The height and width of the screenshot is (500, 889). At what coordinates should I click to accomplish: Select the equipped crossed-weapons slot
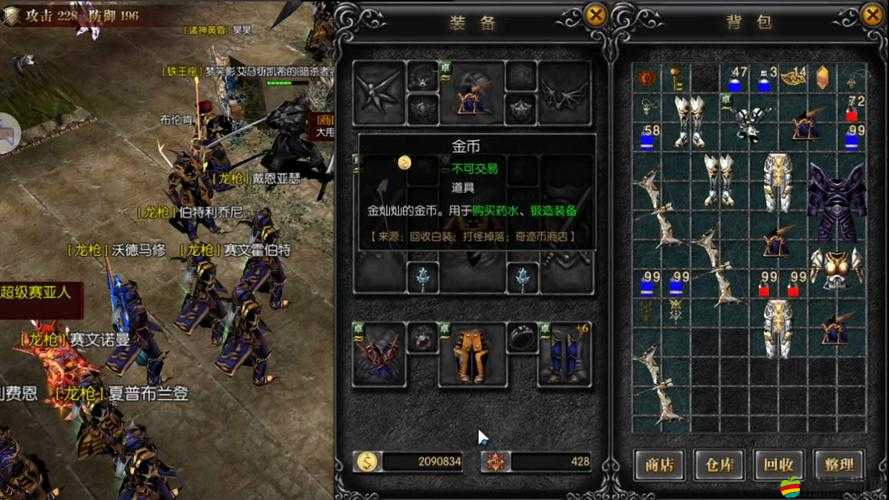point(380,353)
